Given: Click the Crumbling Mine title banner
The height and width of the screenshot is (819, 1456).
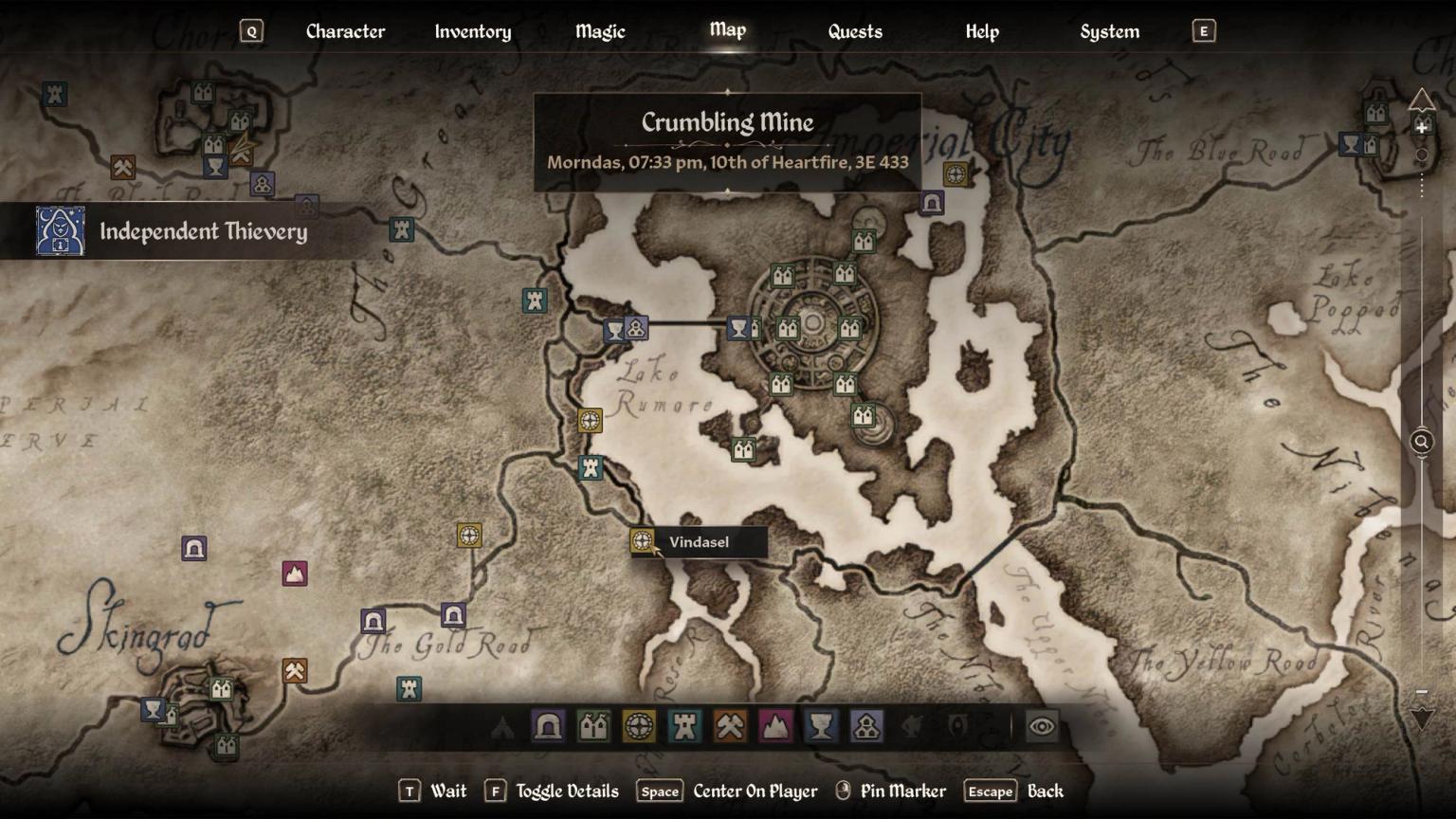Looking at the screenshot, I should coord(727,122).
